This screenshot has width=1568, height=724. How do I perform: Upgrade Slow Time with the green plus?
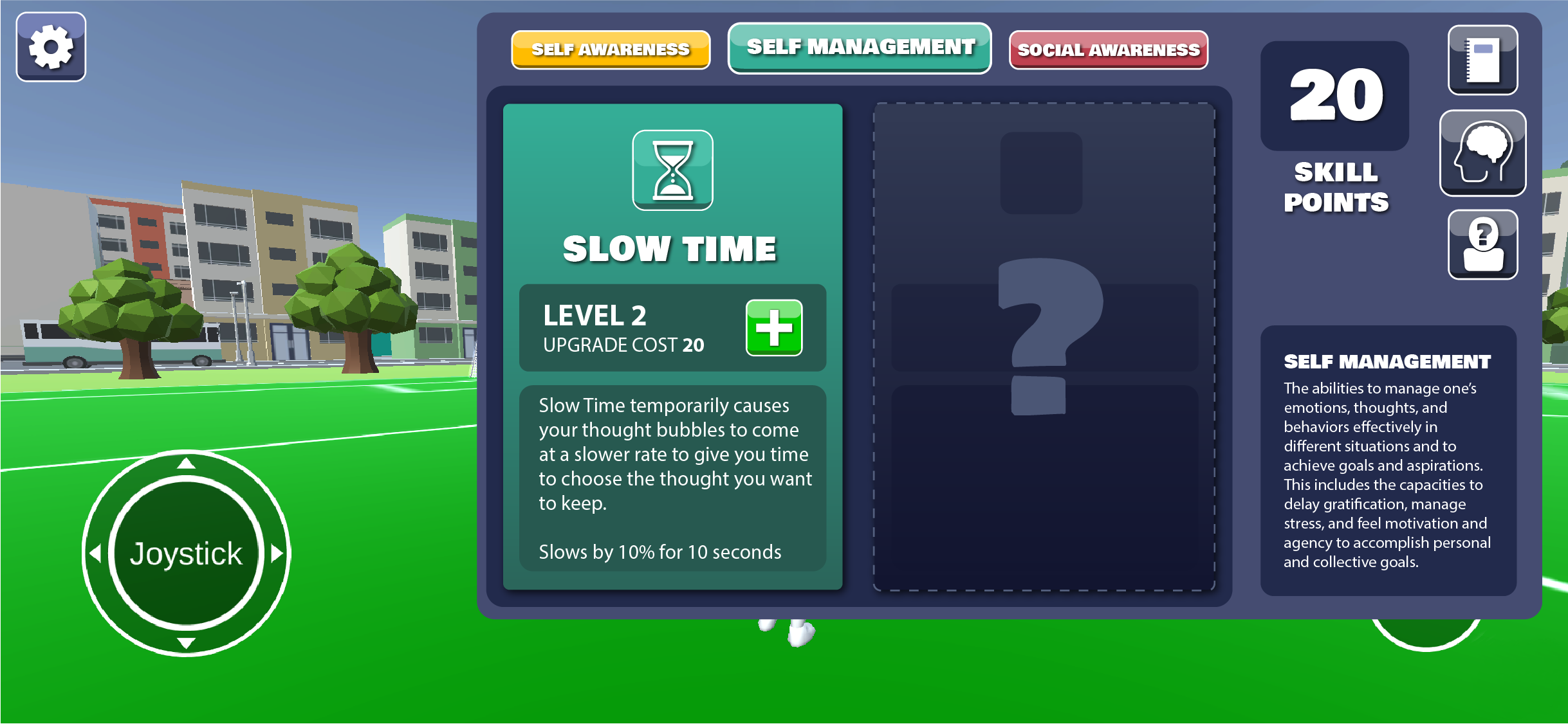(773, 327)
